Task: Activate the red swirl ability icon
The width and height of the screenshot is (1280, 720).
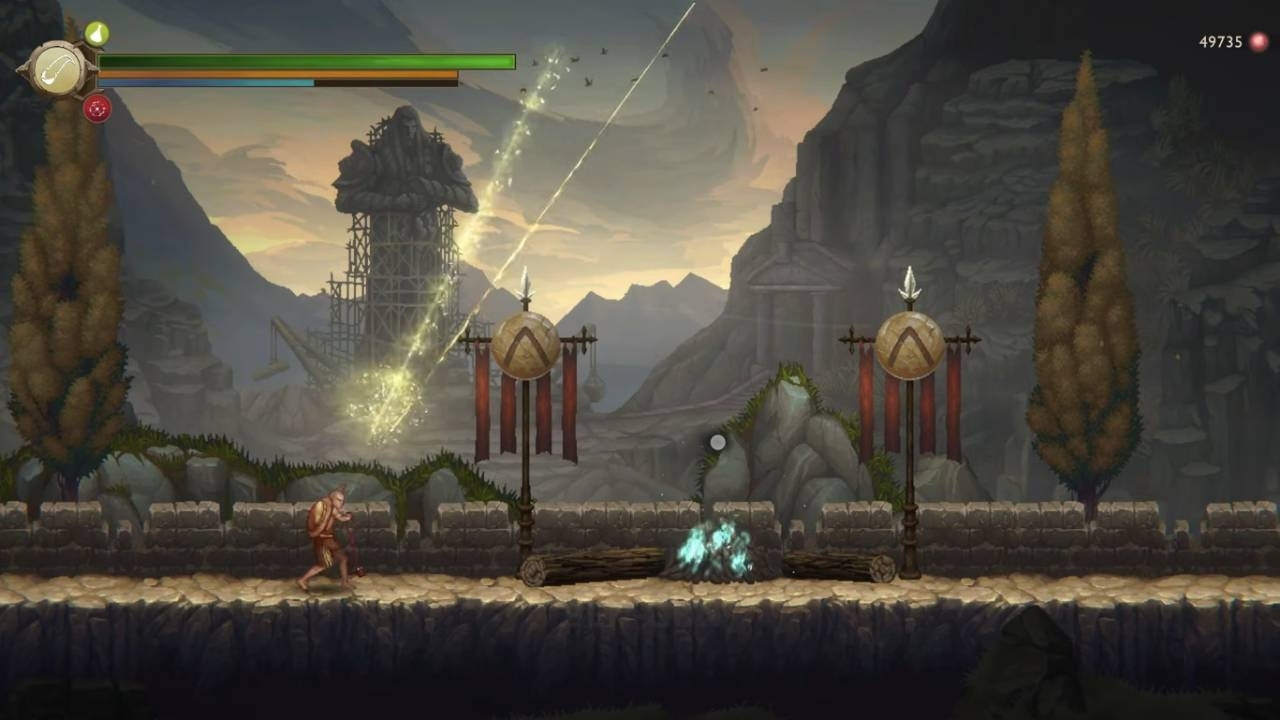Action: coord(97,109)
